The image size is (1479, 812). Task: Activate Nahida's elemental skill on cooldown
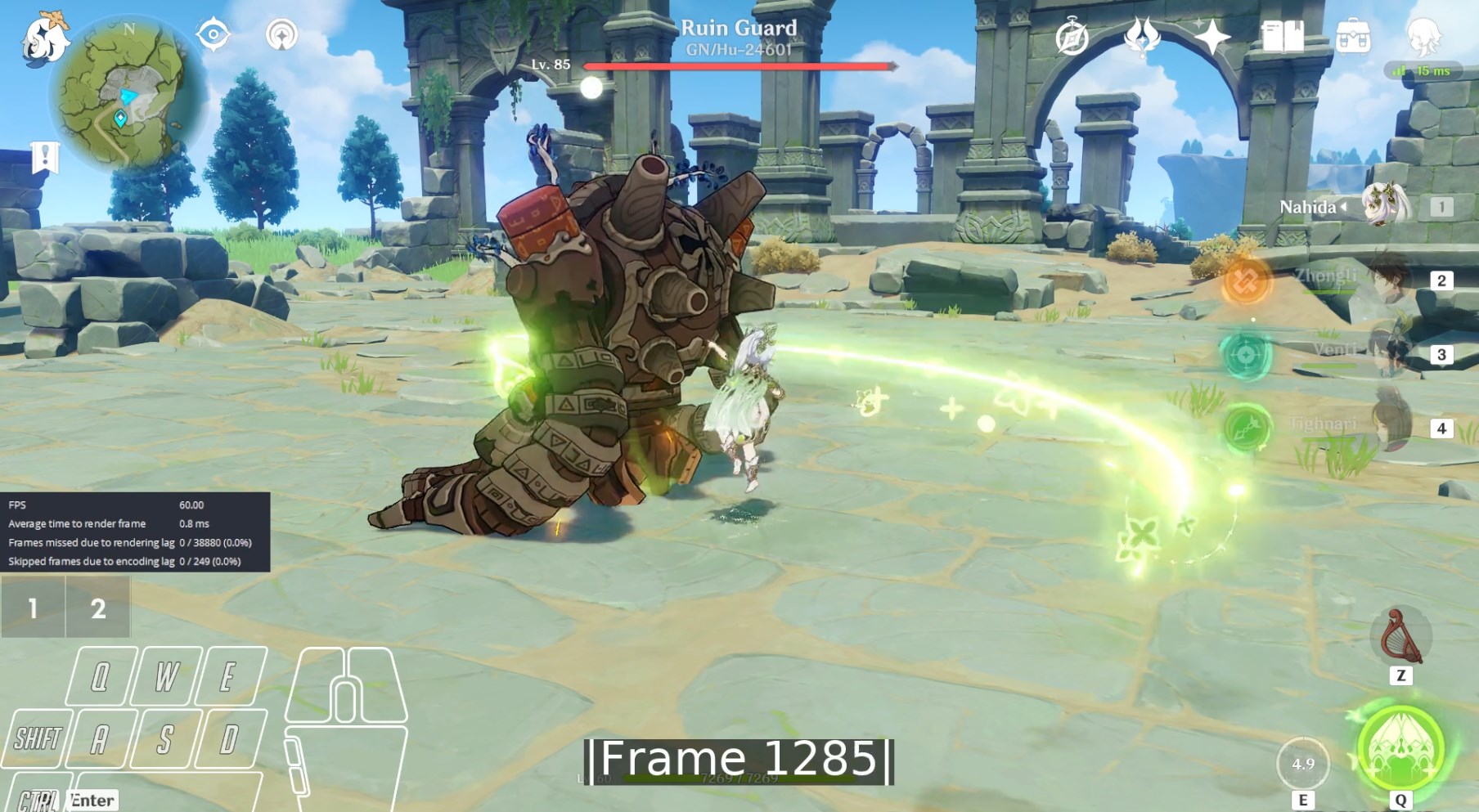coord(1302,764)
